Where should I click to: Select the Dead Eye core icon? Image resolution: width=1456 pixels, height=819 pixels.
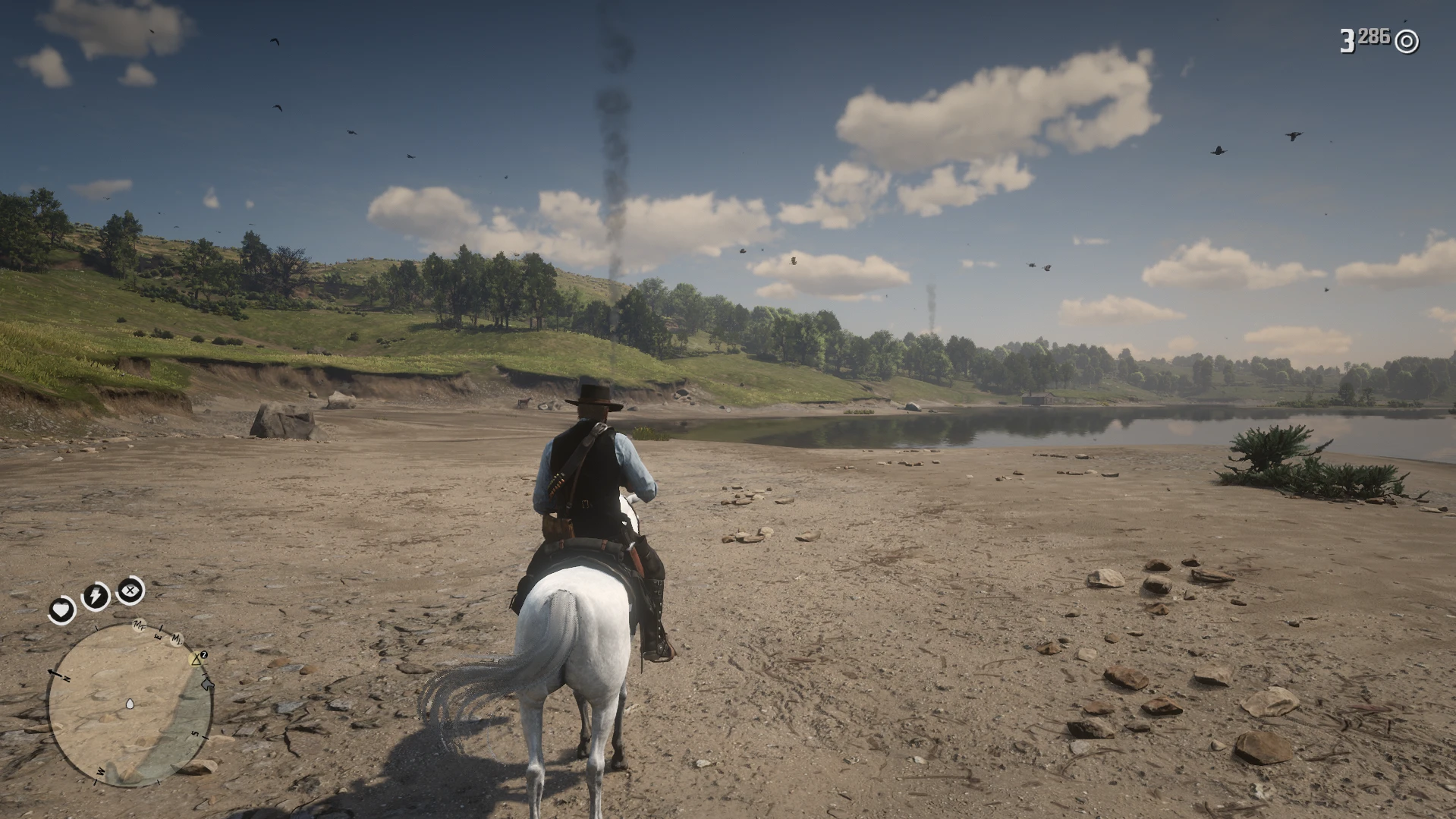tap(130, 591)
